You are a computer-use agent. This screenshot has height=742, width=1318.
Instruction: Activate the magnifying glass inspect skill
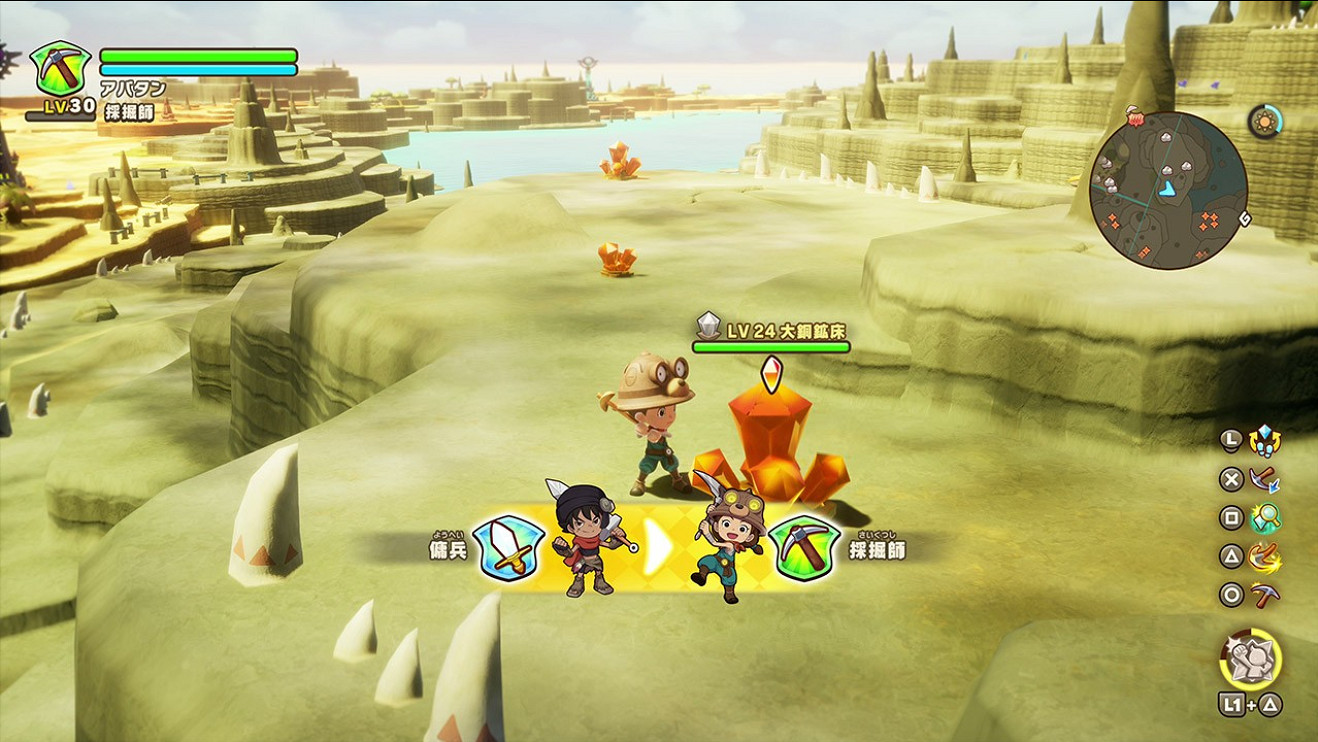click(x=1265, y=518)
